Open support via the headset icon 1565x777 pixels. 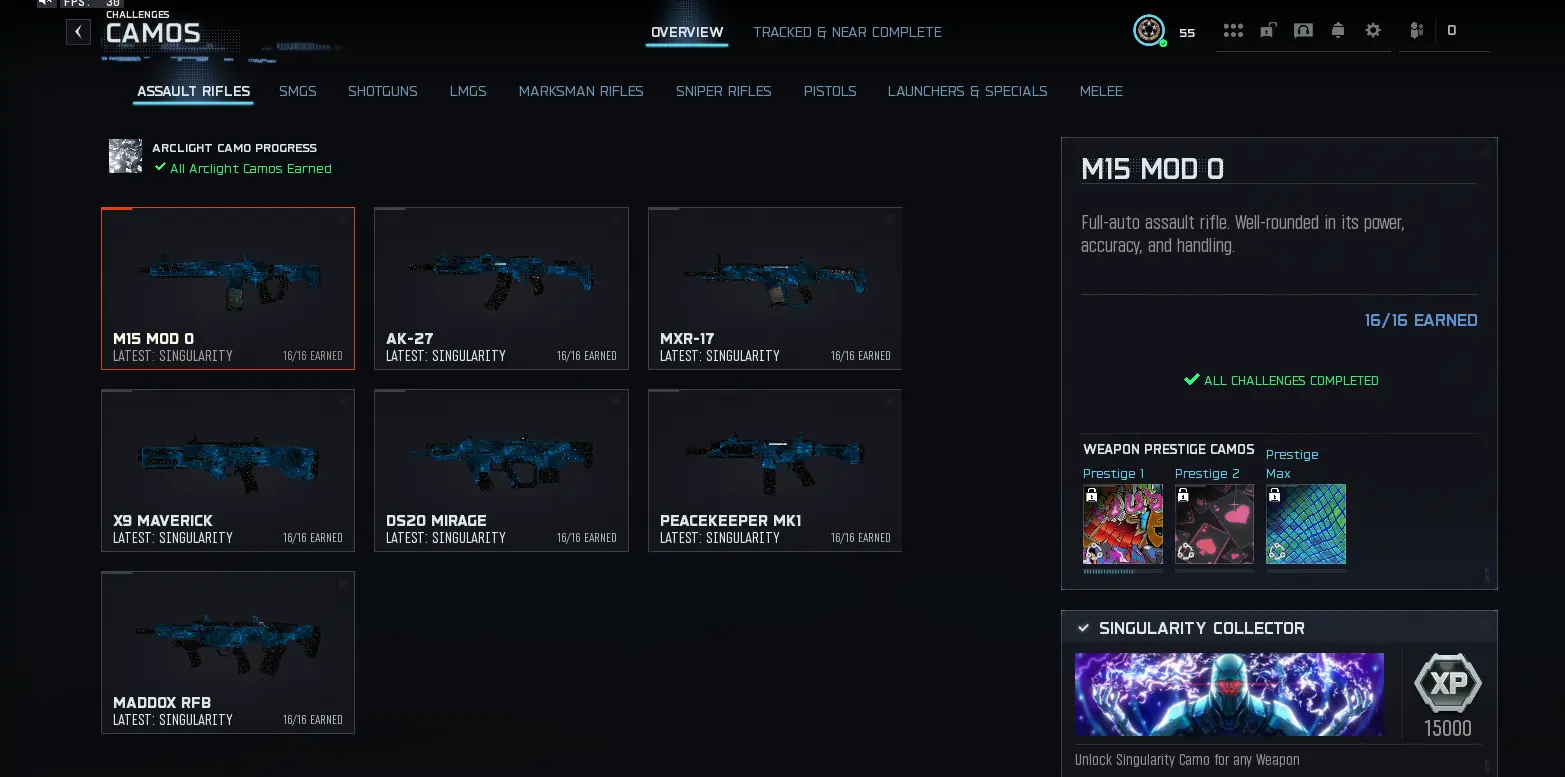pyautogui.click(x=1303, y=30)
